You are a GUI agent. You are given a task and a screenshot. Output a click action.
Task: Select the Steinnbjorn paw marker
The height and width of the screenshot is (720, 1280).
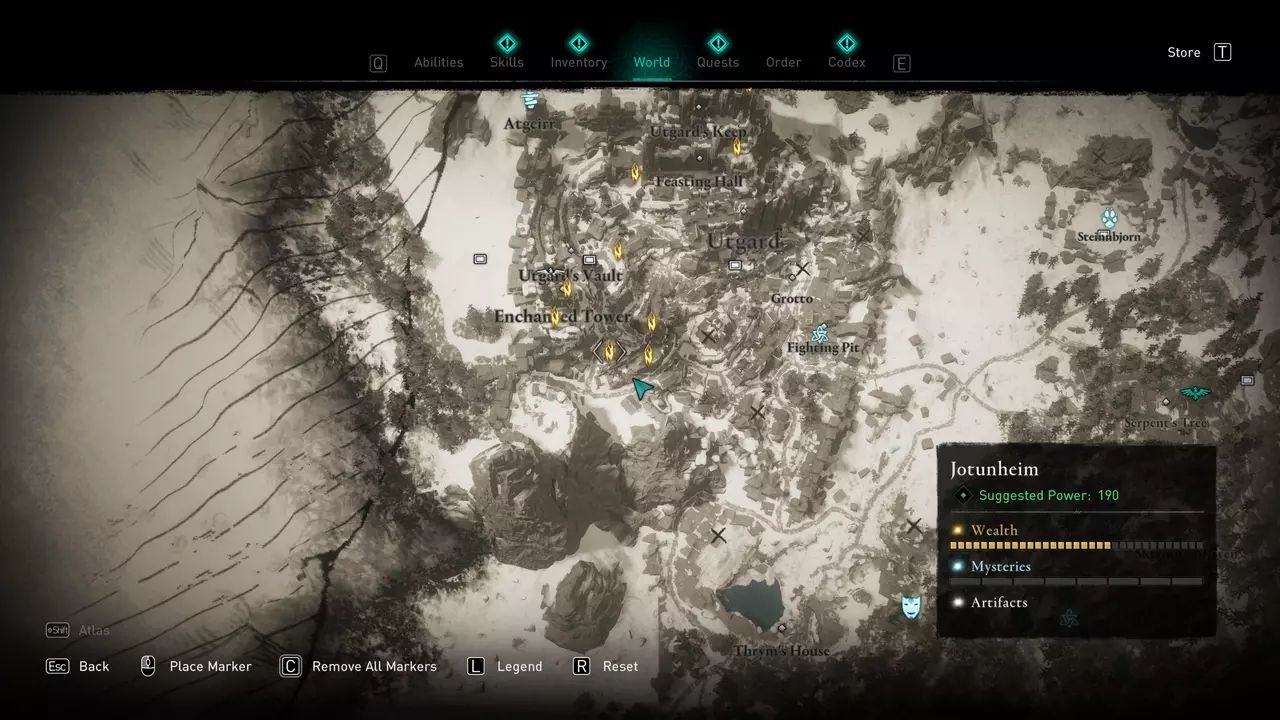pos(1109,218)
